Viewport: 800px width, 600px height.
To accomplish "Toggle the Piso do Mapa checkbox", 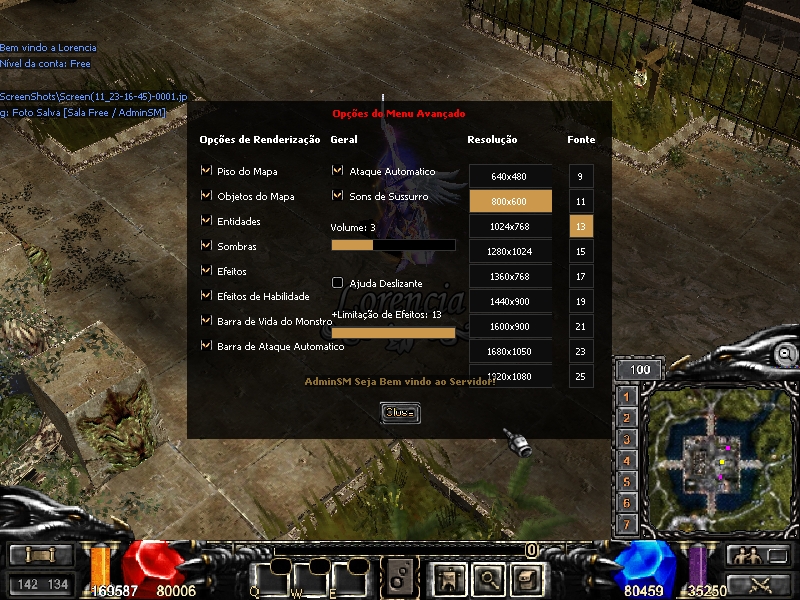I will [206, 171].
